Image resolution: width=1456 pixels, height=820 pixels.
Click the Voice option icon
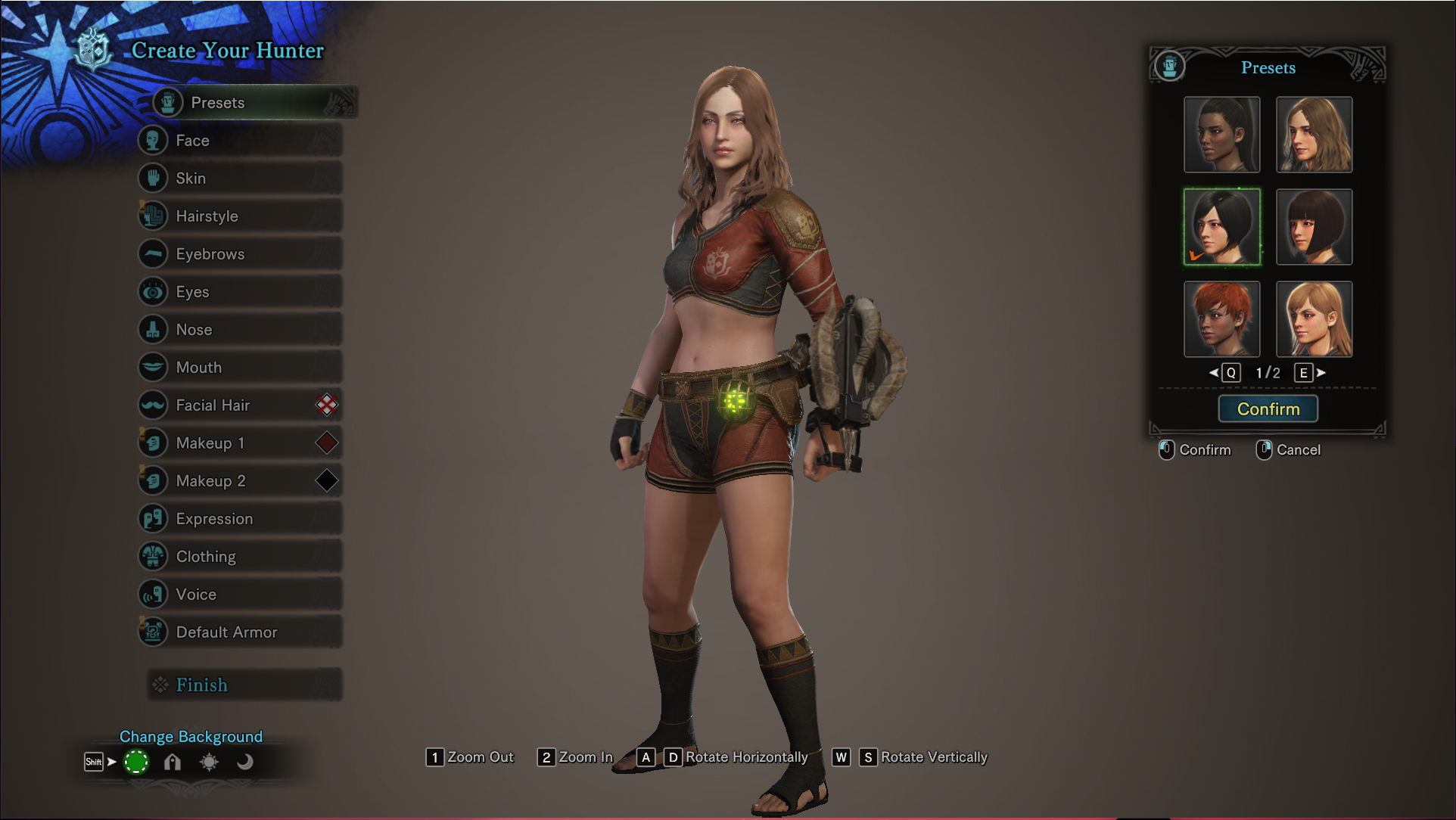point(154,594)
